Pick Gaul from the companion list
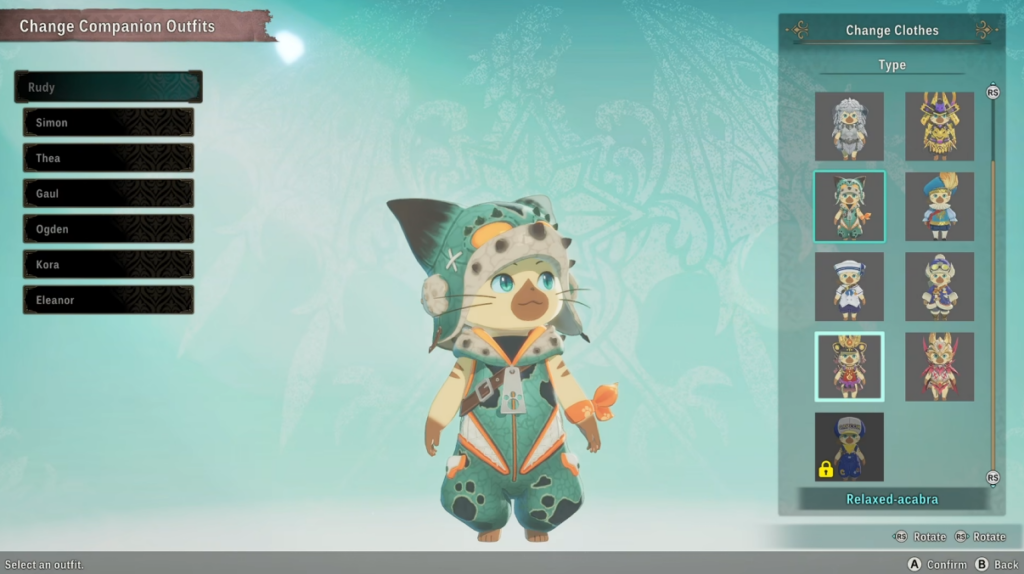The width and height of the screenshot is (1024, 574). (x=108, y=193)
